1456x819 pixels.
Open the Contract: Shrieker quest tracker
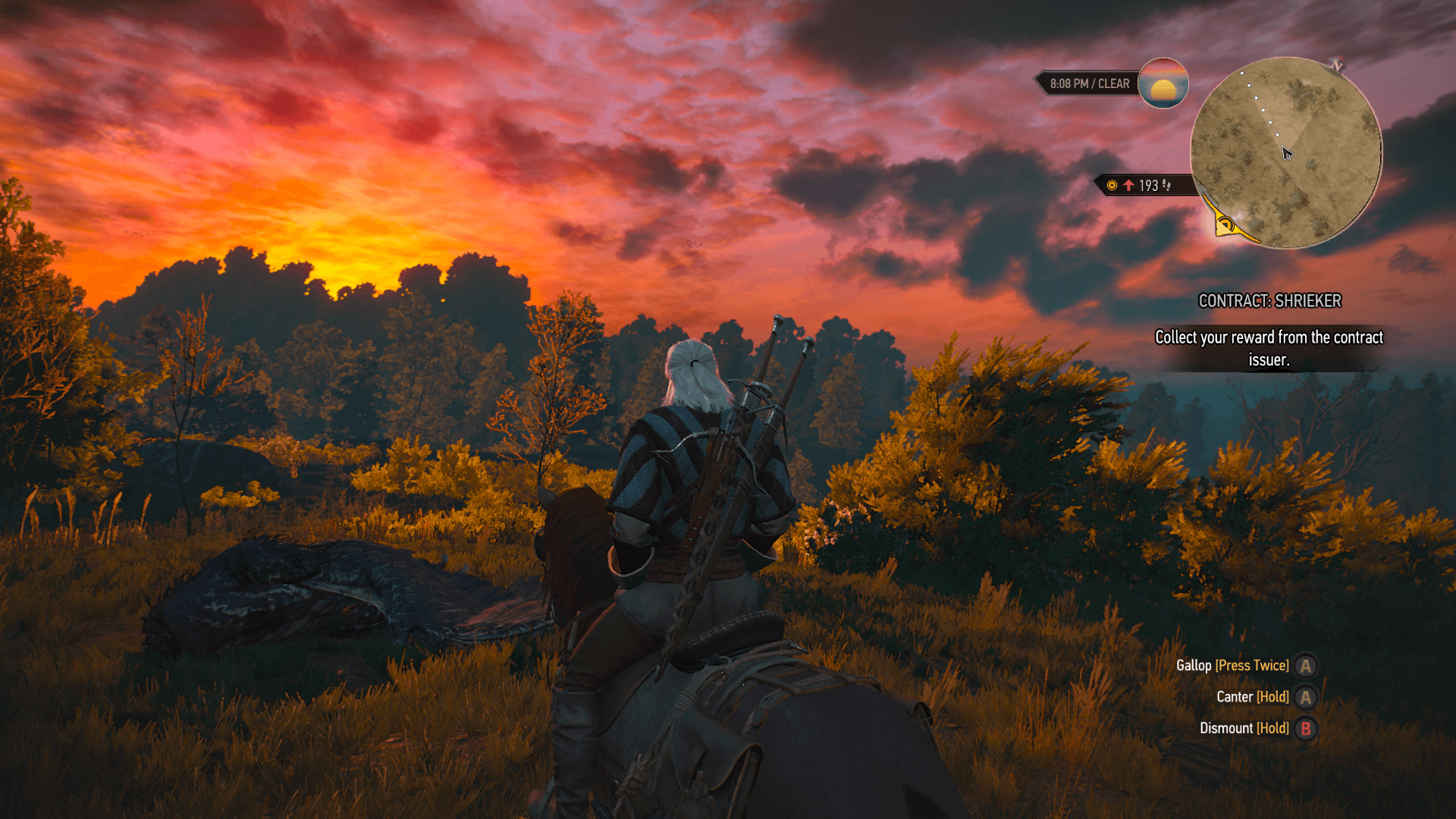point(1269,301)
